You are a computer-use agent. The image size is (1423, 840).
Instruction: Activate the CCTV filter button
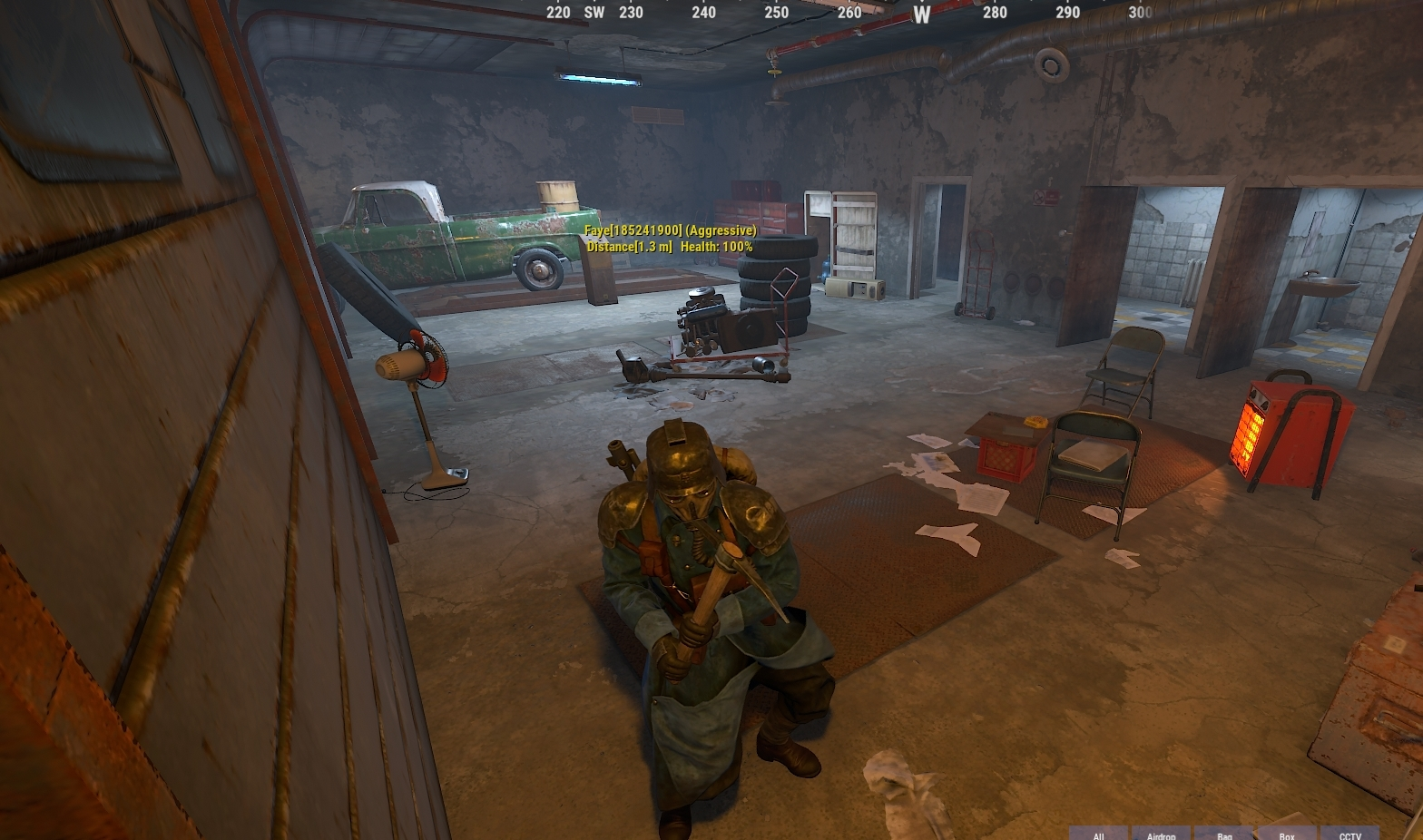tap(1349, 834)
